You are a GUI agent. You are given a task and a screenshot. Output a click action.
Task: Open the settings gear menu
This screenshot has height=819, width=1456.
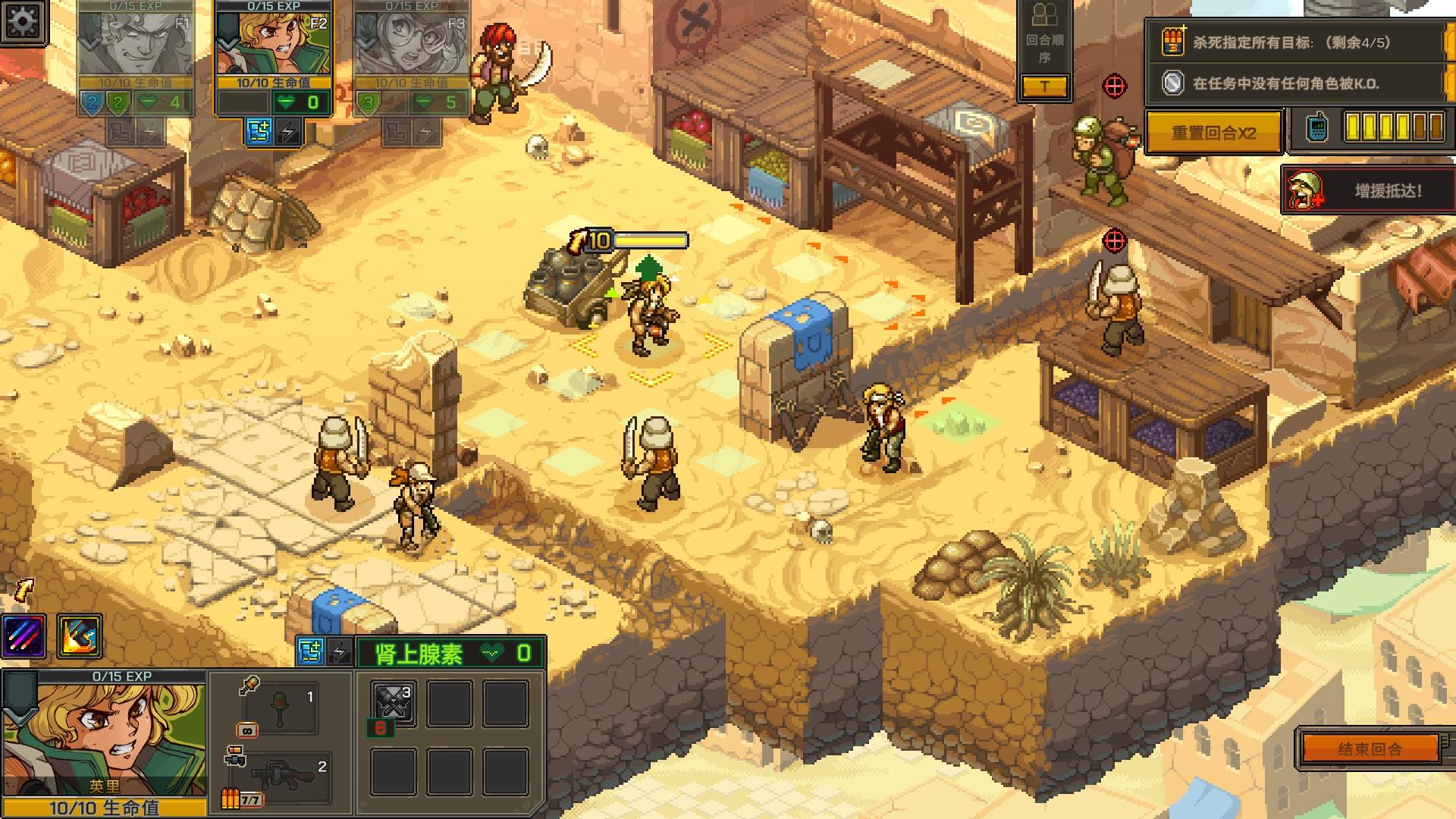click(24, 23)
